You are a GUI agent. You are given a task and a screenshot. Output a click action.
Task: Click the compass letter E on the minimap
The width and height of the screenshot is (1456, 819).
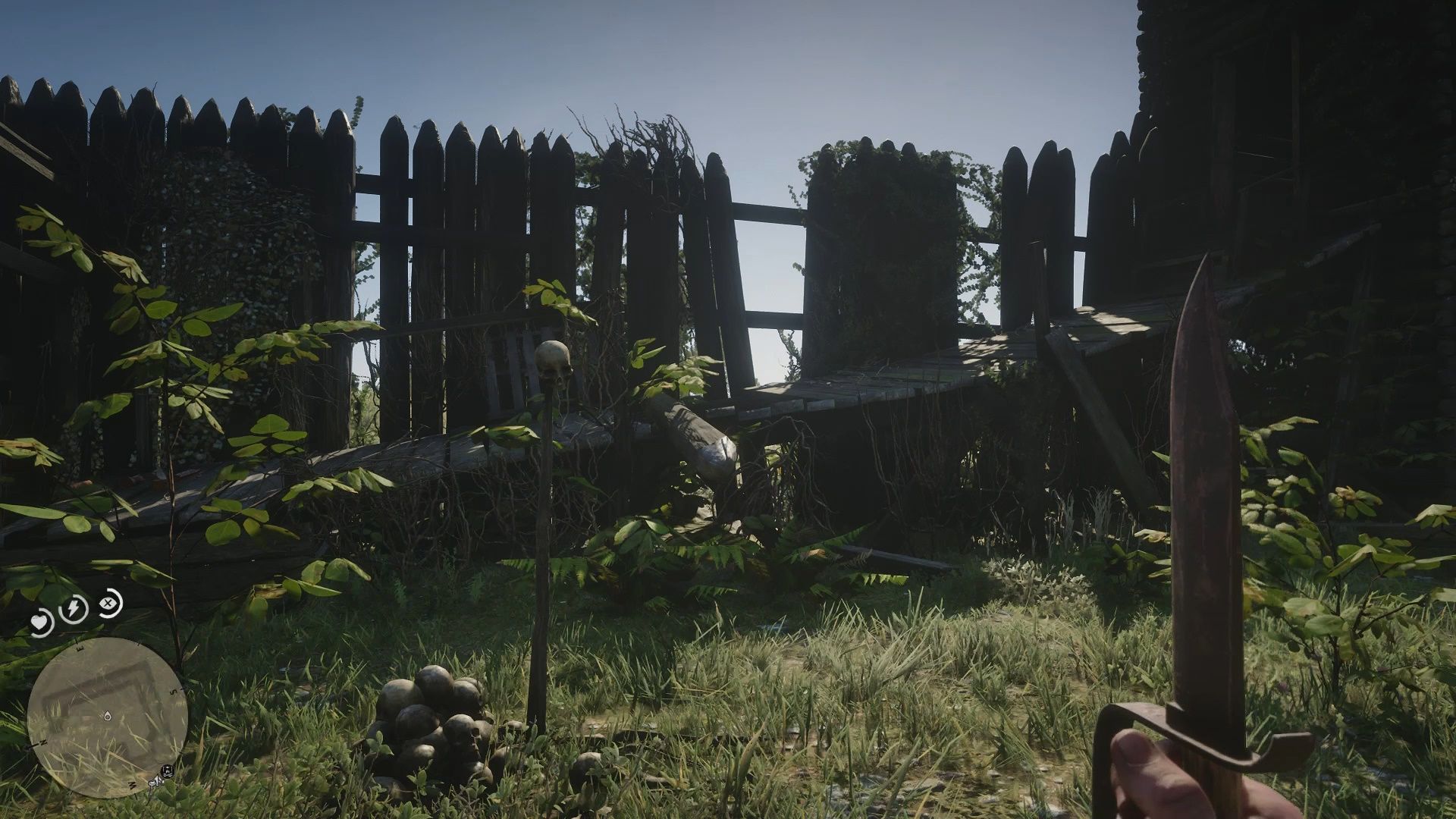pyautogui.click(x=78, y=648)
